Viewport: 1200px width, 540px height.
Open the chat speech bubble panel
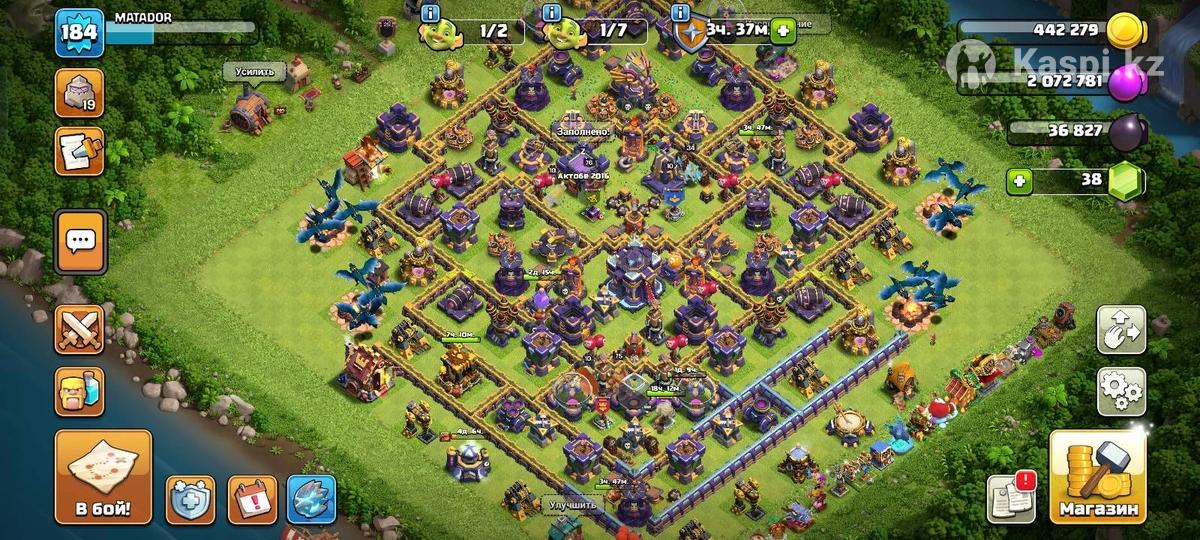pyautogui.click(x=79, y=241)
